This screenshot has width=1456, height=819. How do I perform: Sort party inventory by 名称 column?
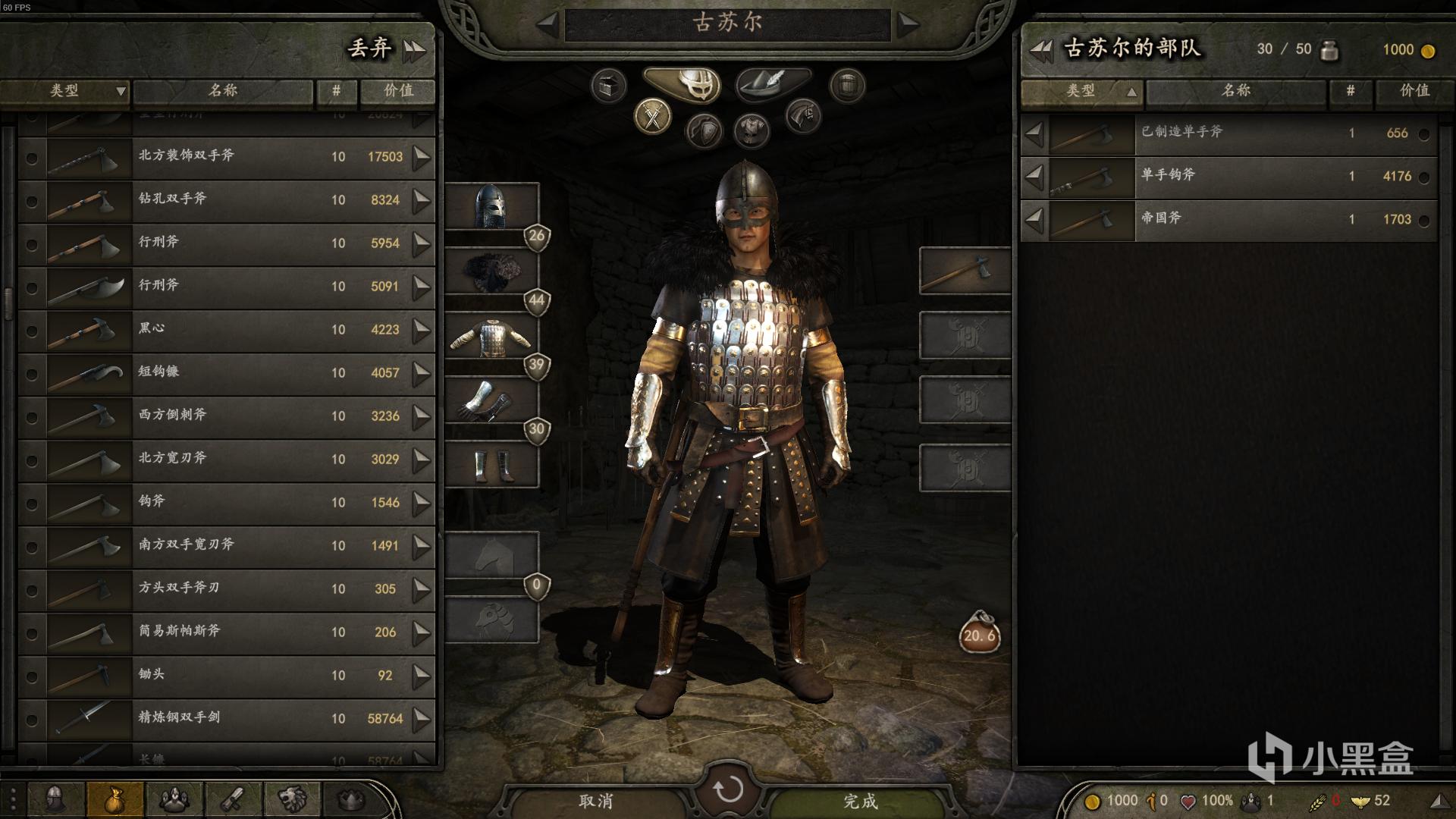tap(1236, 91)
